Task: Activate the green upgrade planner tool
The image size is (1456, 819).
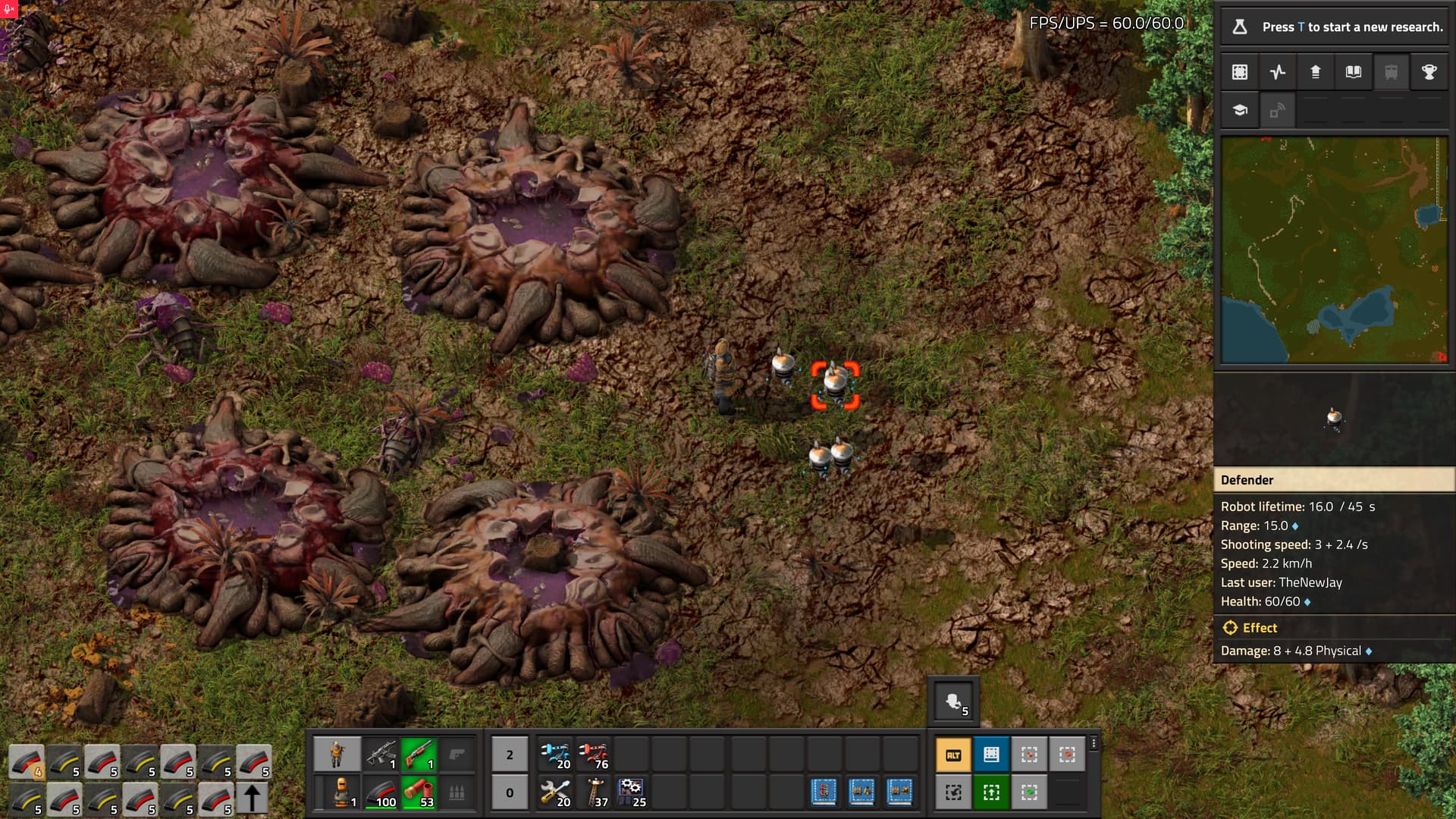Action: [x=991, y=792]
